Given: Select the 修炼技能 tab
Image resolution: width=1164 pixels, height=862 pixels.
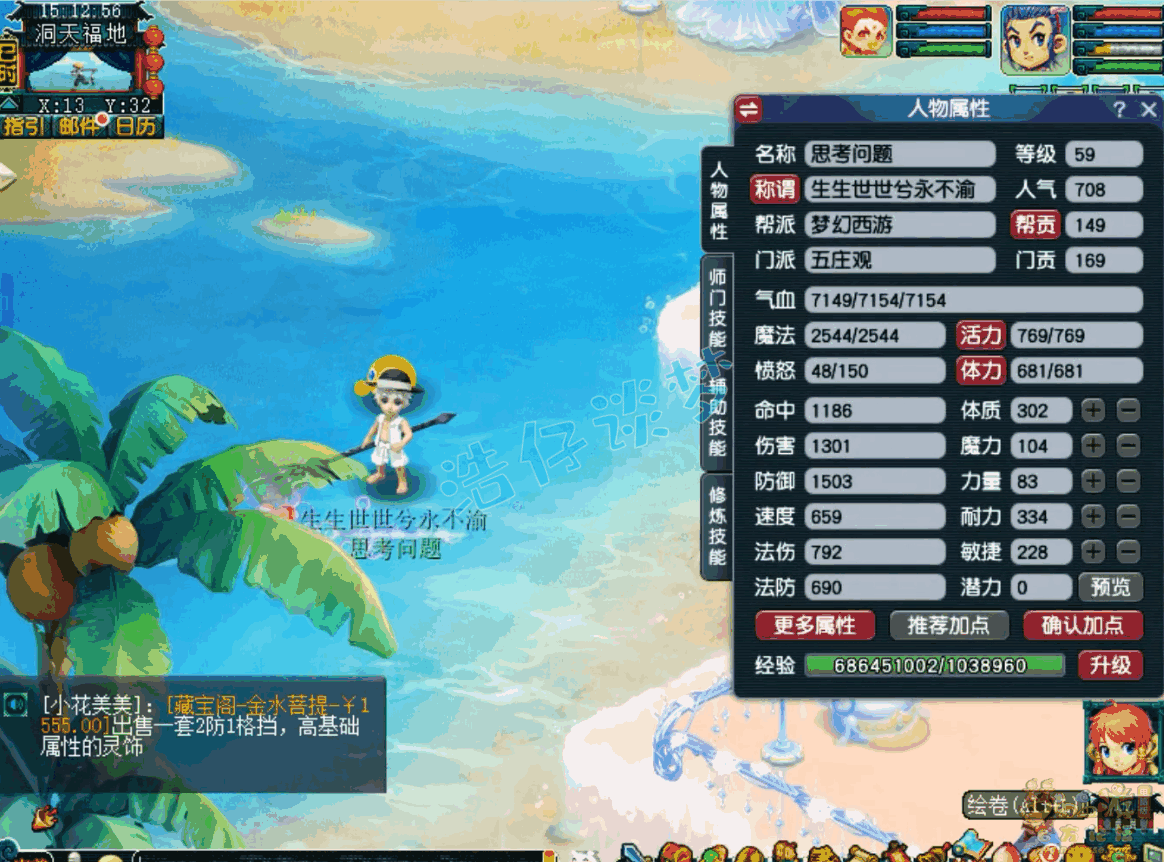Looking at the screenshot, I should click(x=717, y=525).
